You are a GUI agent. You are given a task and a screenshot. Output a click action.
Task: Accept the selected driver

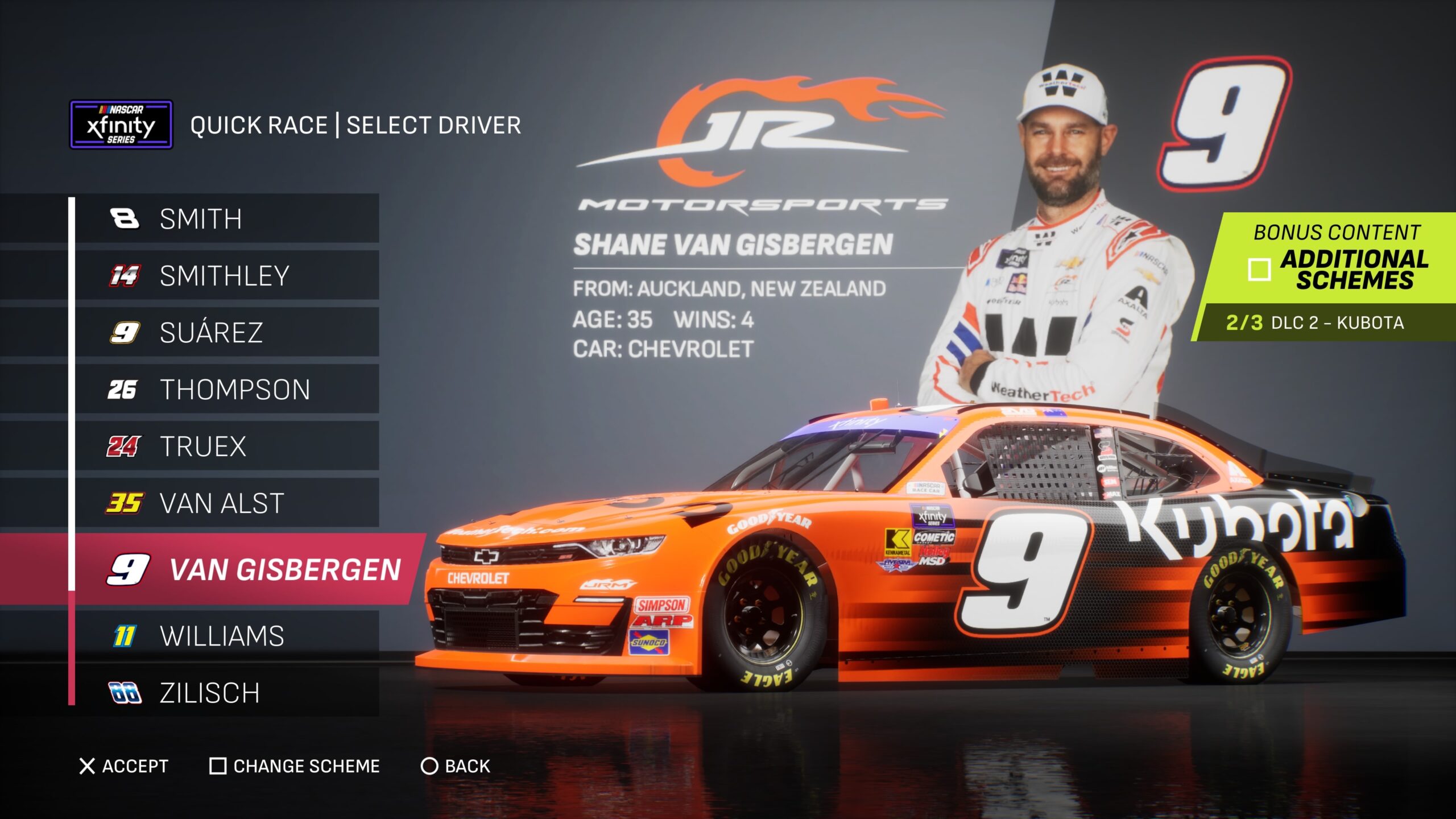coord(124,766)
